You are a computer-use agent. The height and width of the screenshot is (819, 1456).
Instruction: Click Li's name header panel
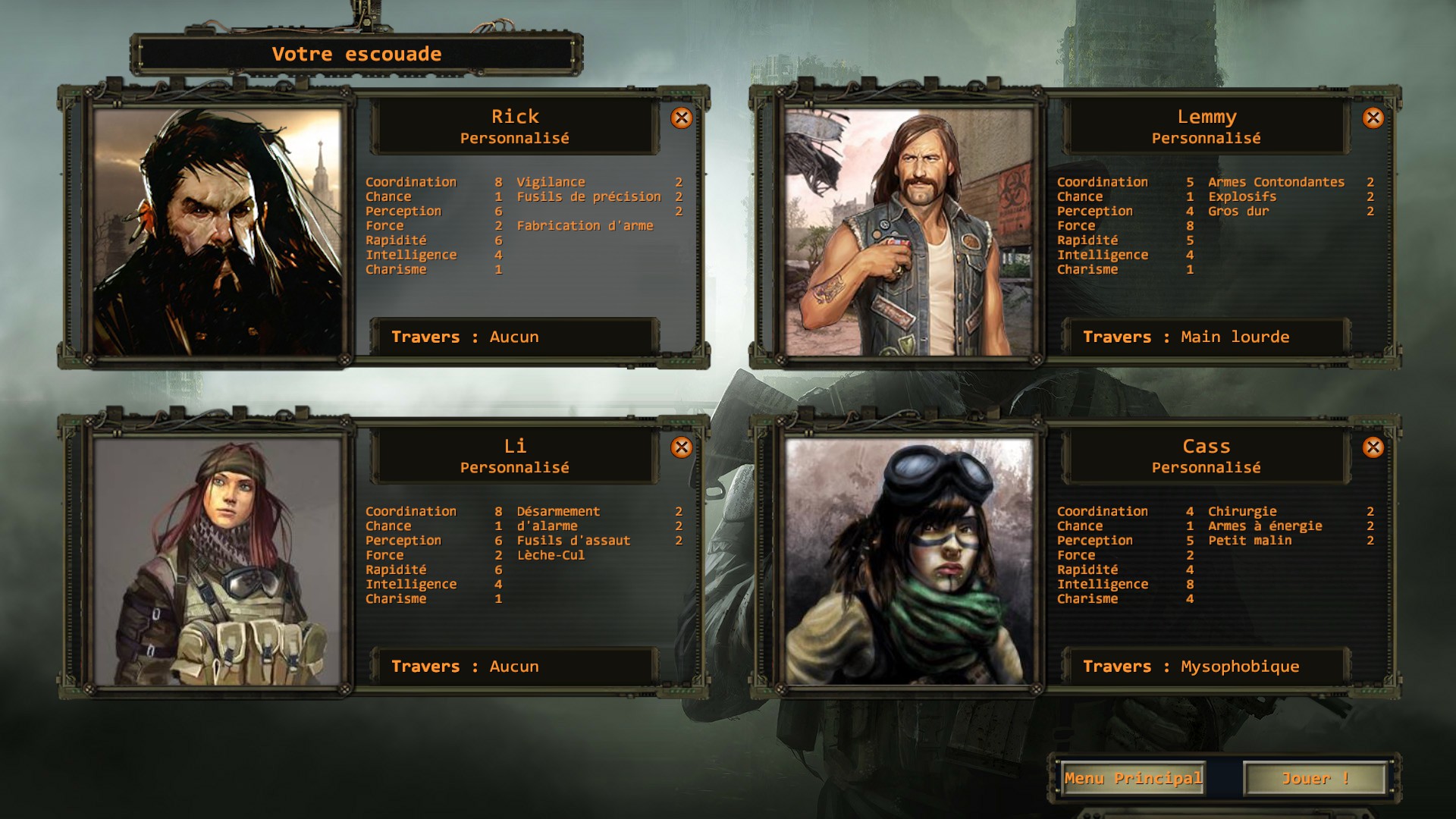pyautogui.click(x=514, y=456)
